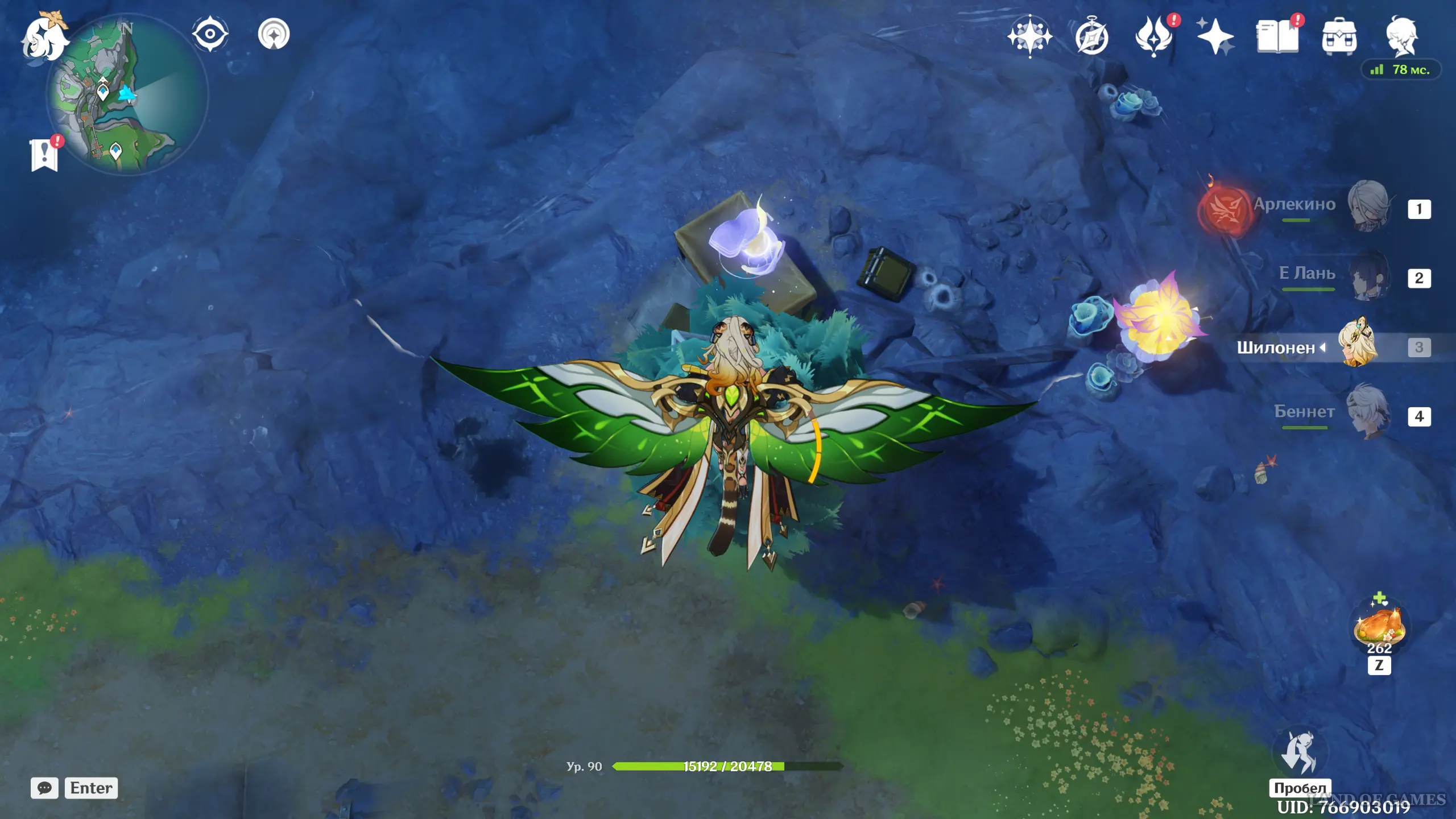Viewport: 1456px width, 819px height.
Task: Switch to party member Арлекино
Action: tap(1368, 206)
